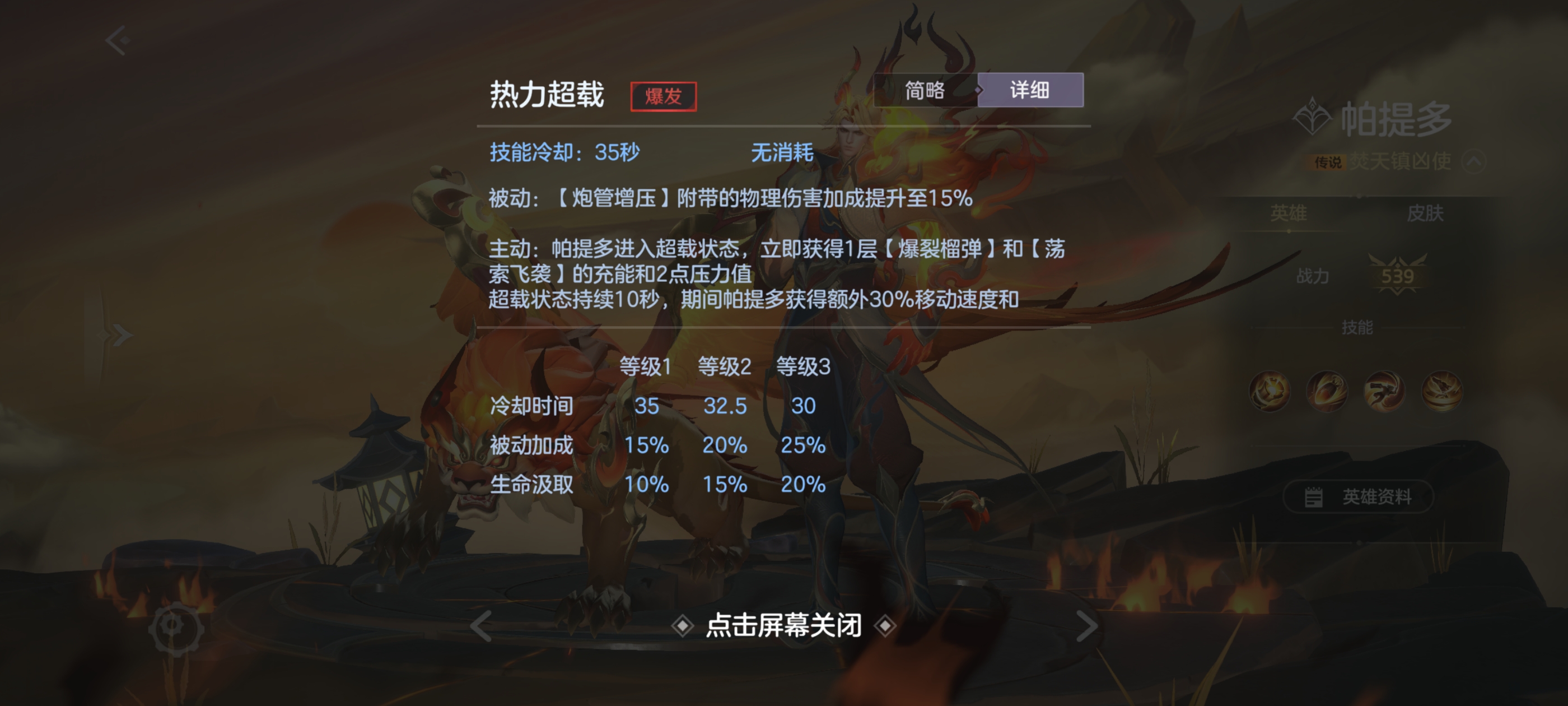
Task: Collapse the 焚天镇凶使 title with its chevron
Action: click(x=1476, y=161)
